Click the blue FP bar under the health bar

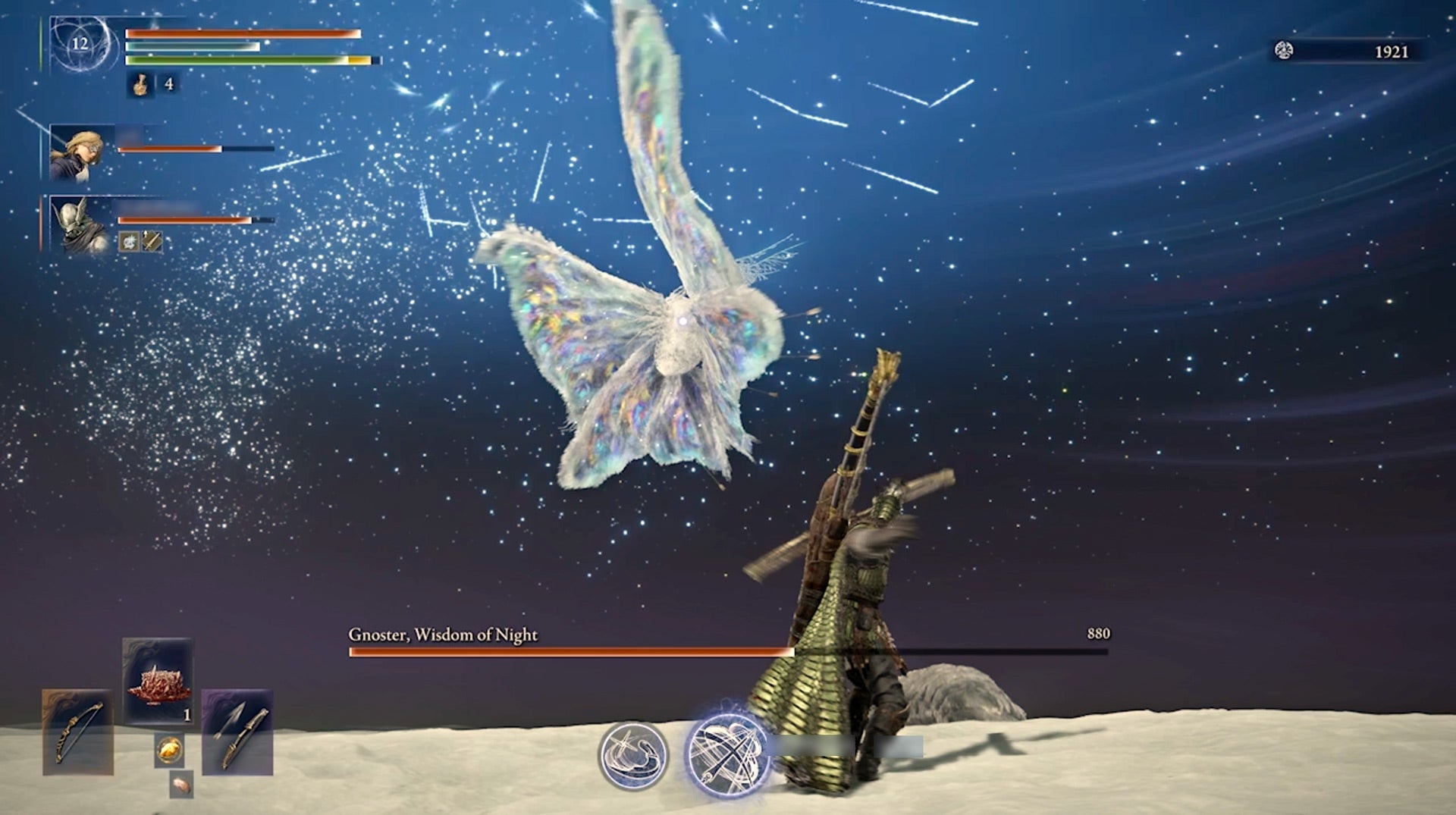coord(190,46)
